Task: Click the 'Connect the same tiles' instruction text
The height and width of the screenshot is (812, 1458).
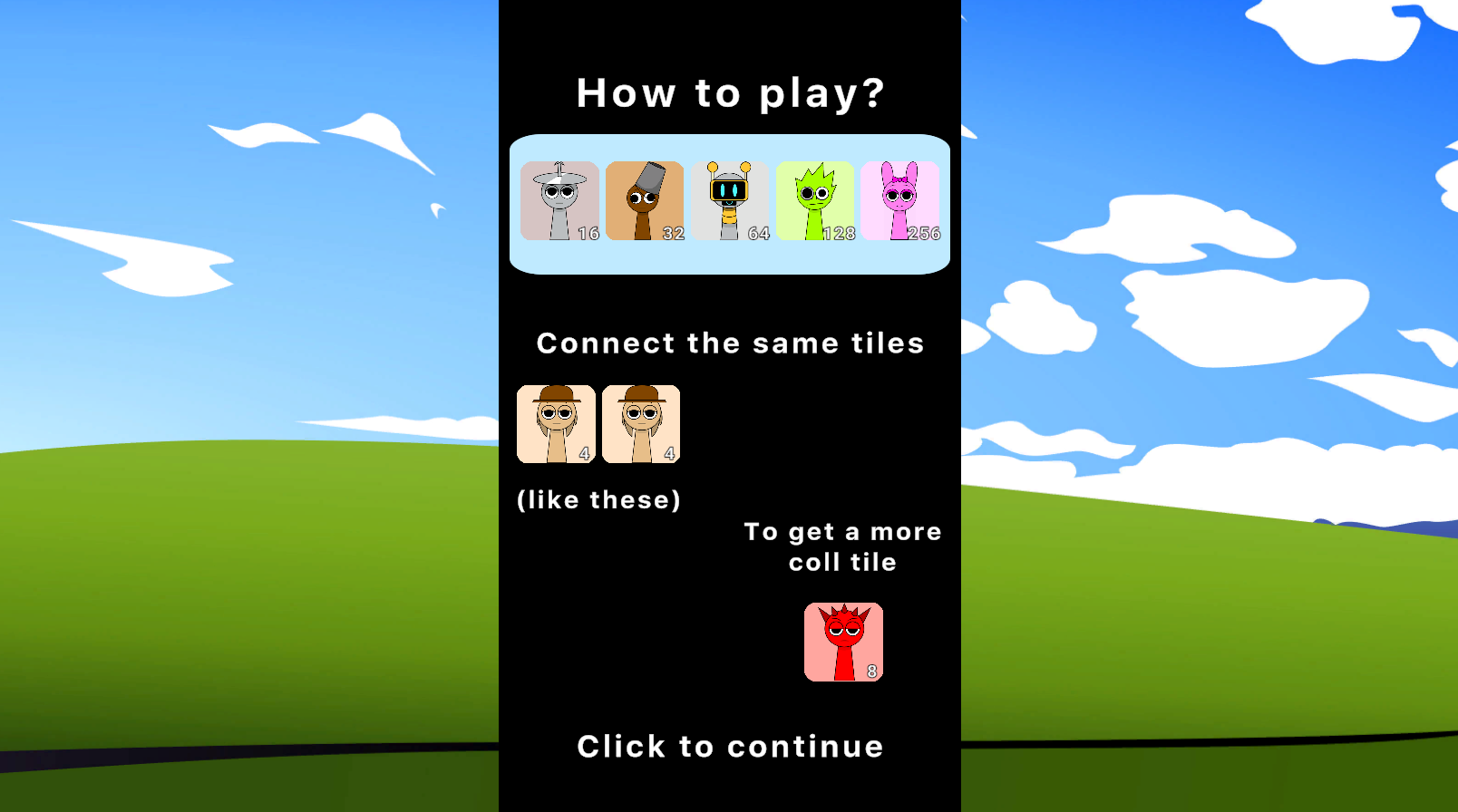Action: pos(730,343)
